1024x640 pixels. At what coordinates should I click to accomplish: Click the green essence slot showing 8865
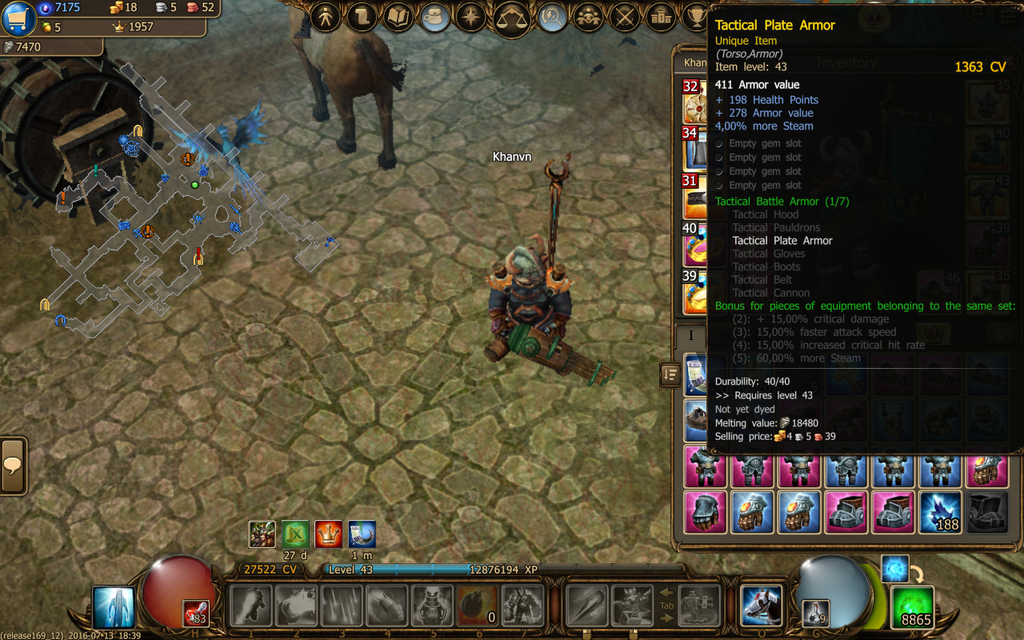pyautogui.click(x=912, y=608)
